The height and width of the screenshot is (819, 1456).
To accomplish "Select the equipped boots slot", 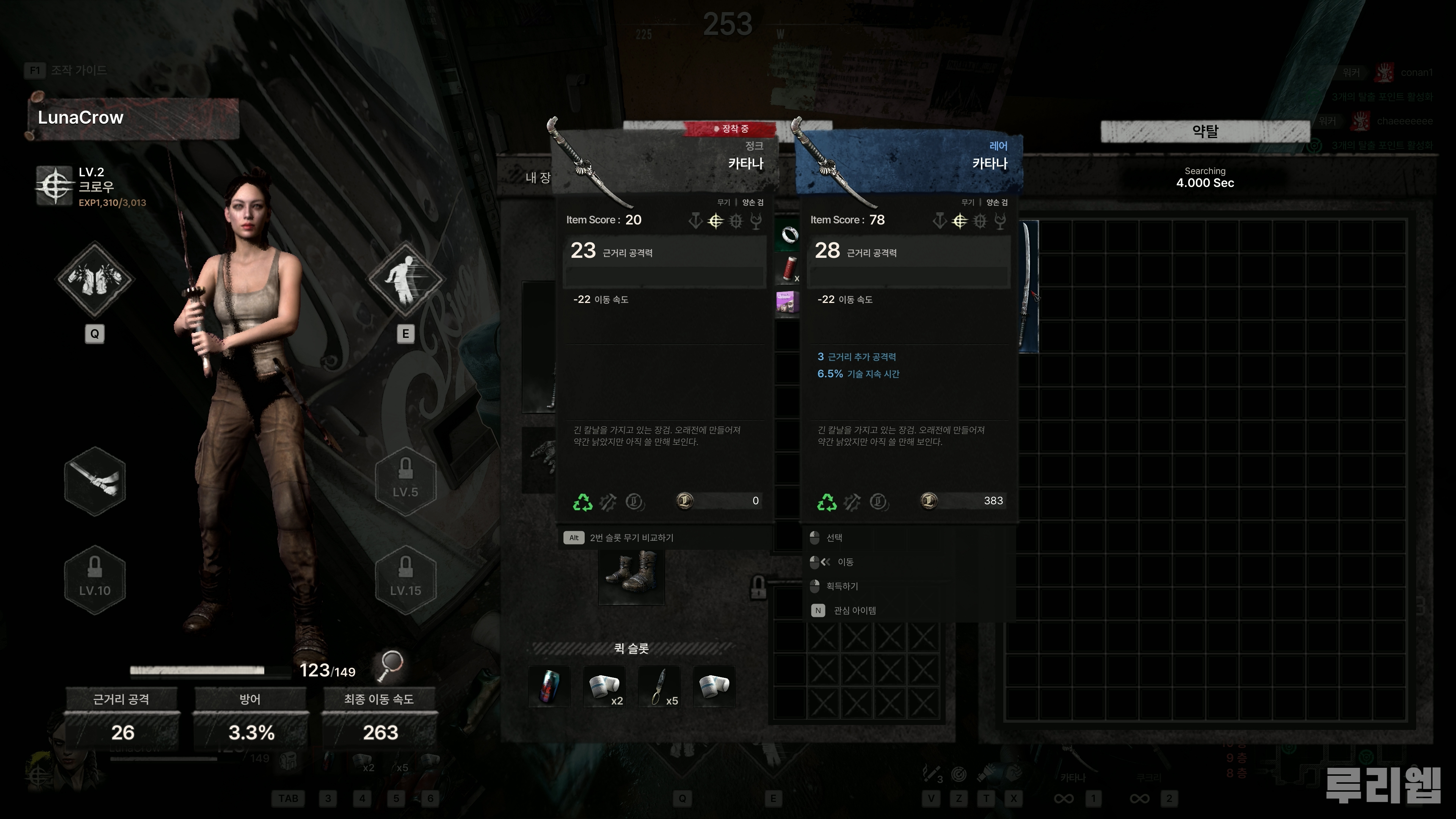I will point(631,573).
